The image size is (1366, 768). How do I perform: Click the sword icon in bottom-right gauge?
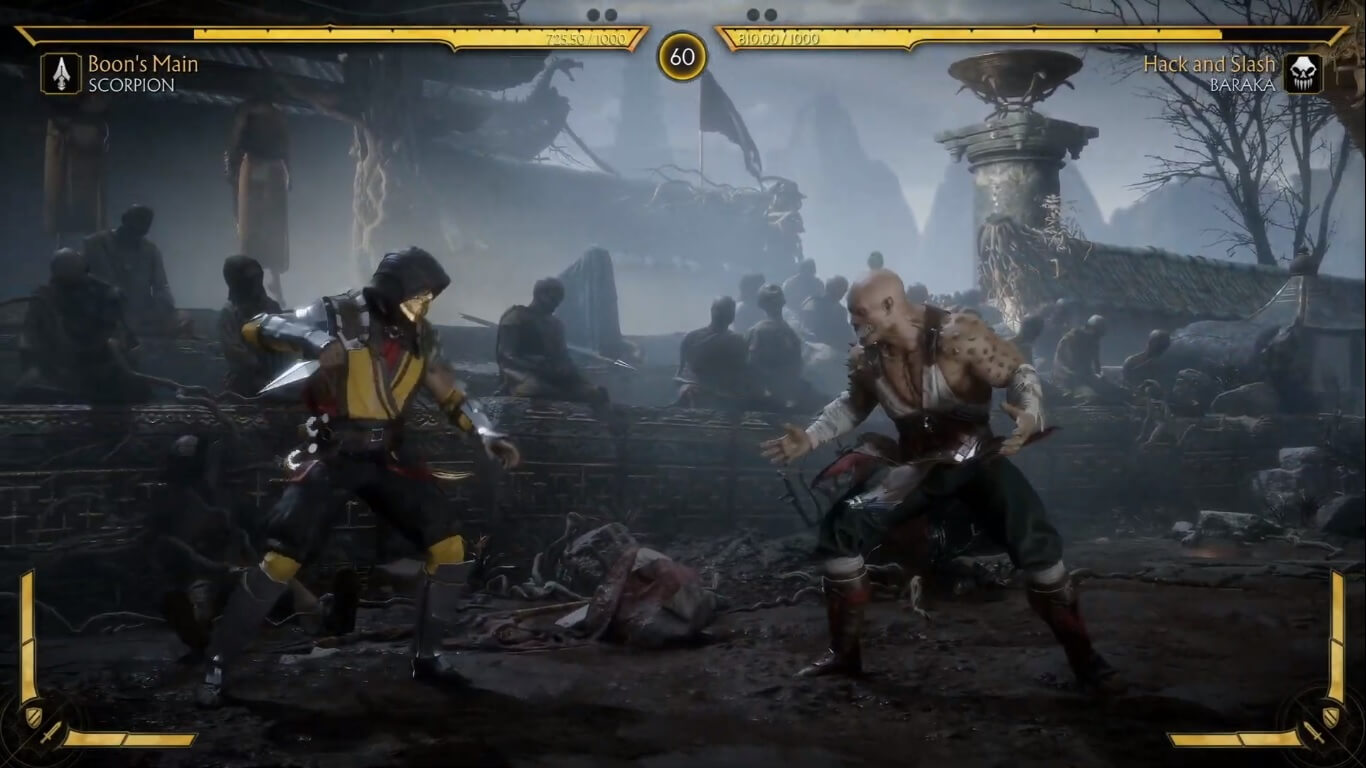1314,733
